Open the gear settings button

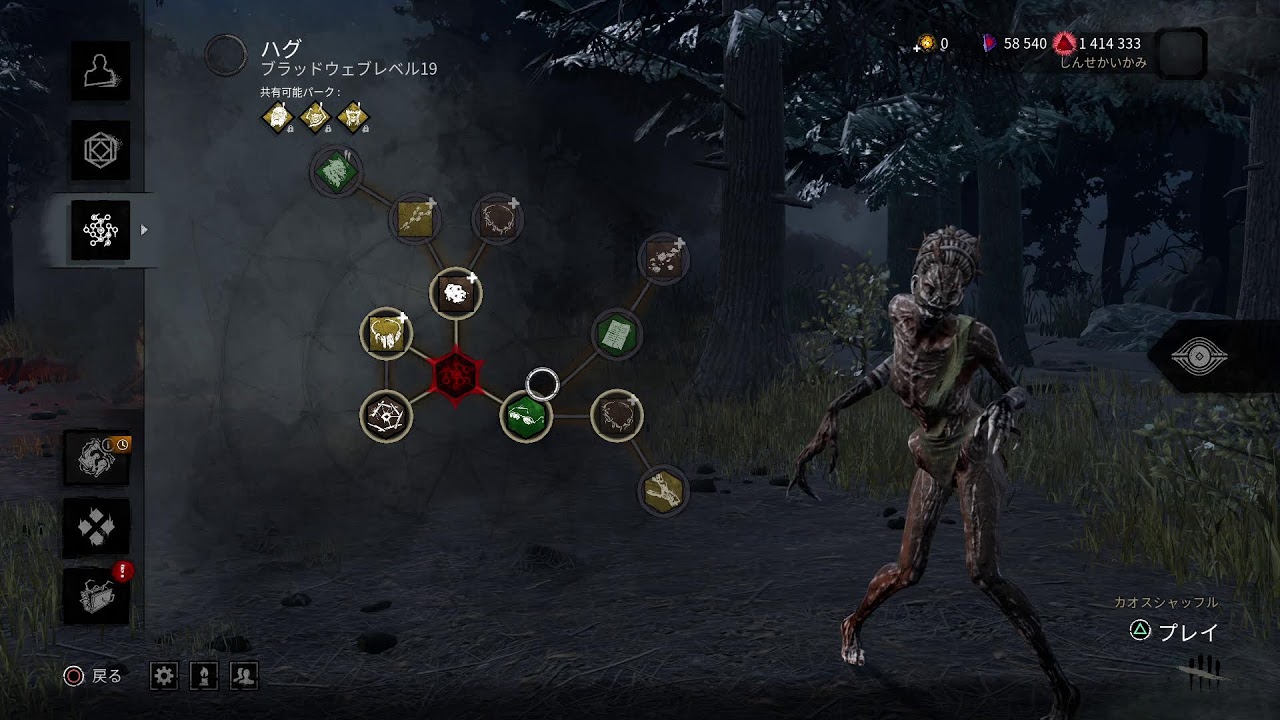[x=164, y=676]
